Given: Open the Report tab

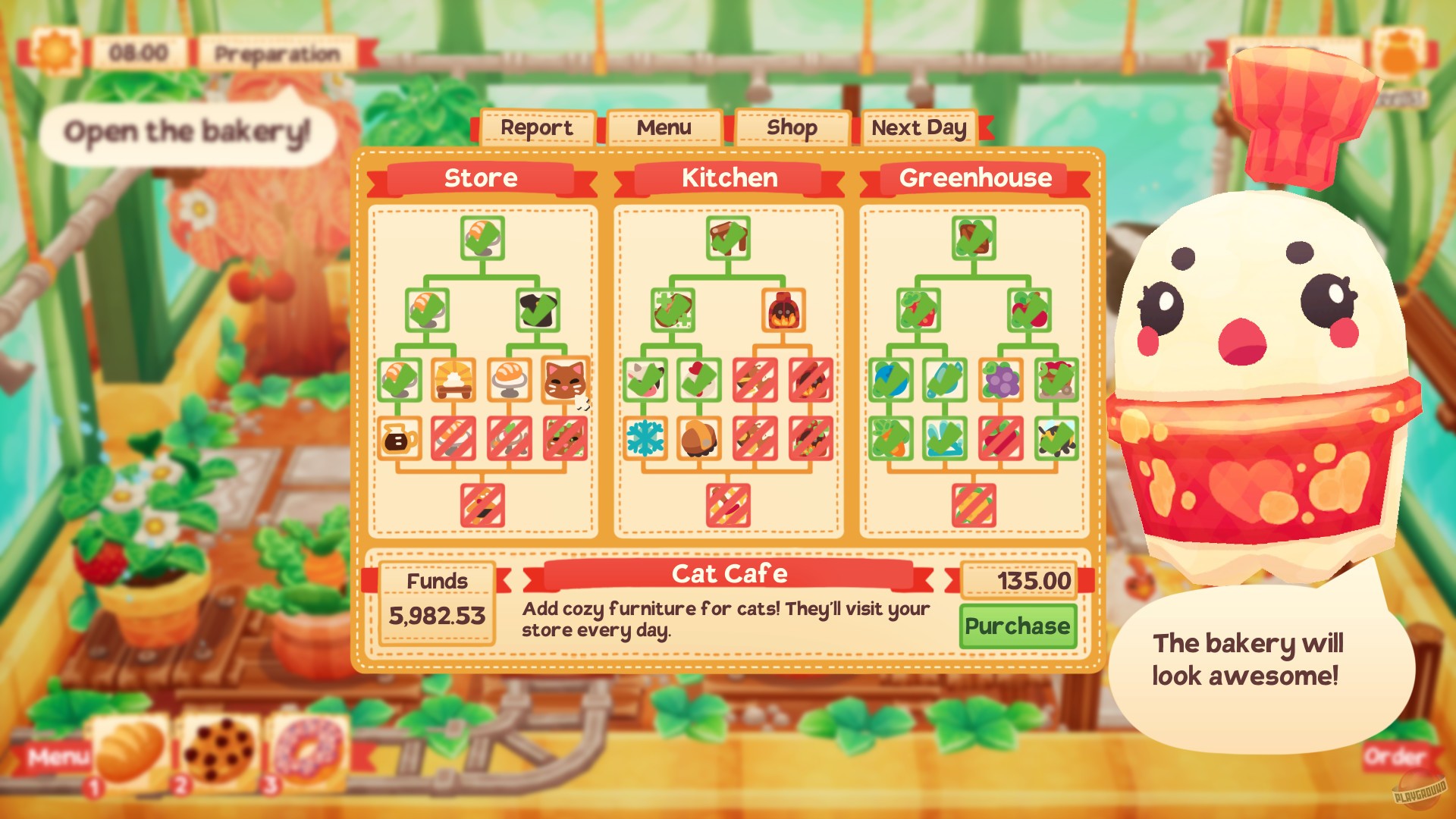Looking at the screenshot, I should tap(537, 127).
